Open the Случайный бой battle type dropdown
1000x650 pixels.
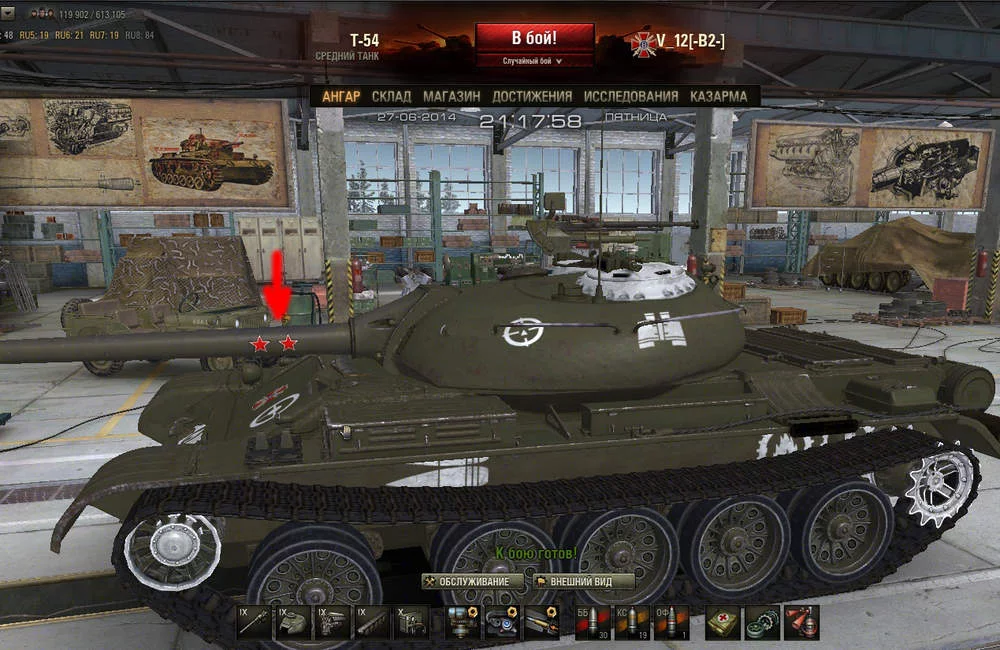tap(535, 61)
